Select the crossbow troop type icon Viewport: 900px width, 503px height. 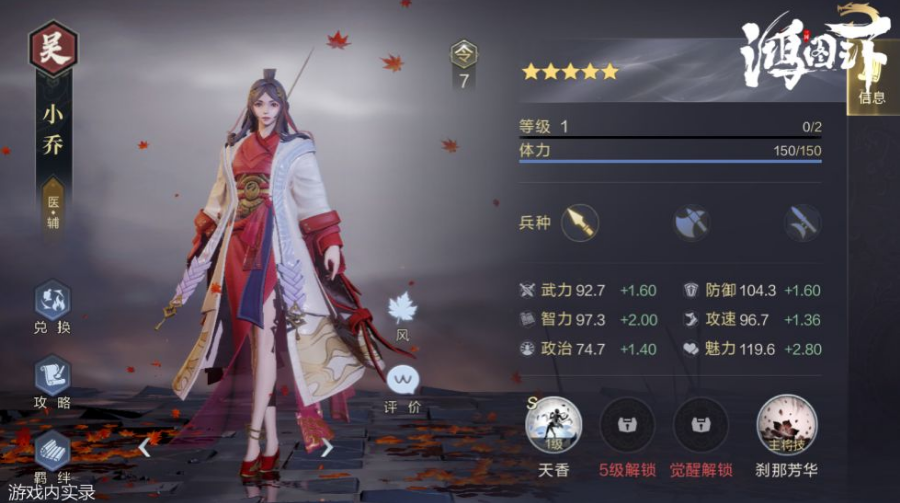803,222
